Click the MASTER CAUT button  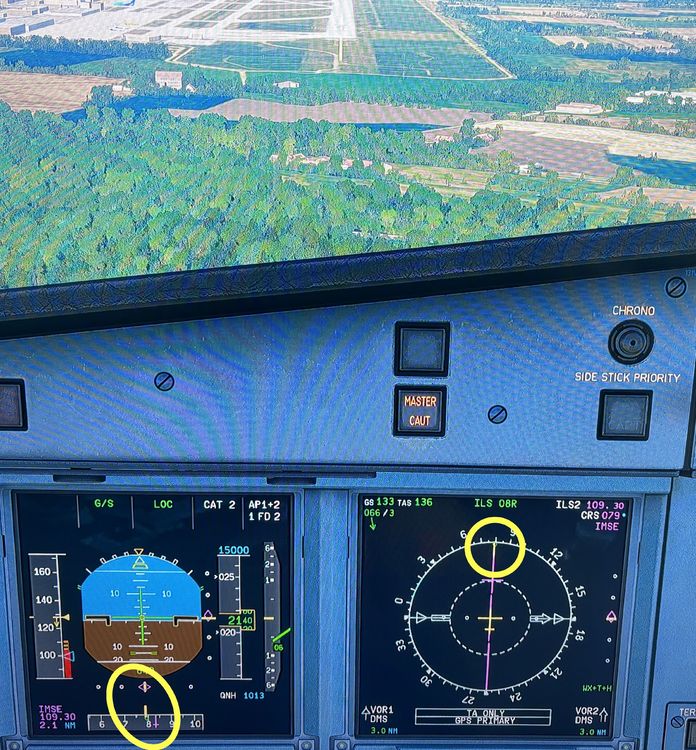pos(420,410)
